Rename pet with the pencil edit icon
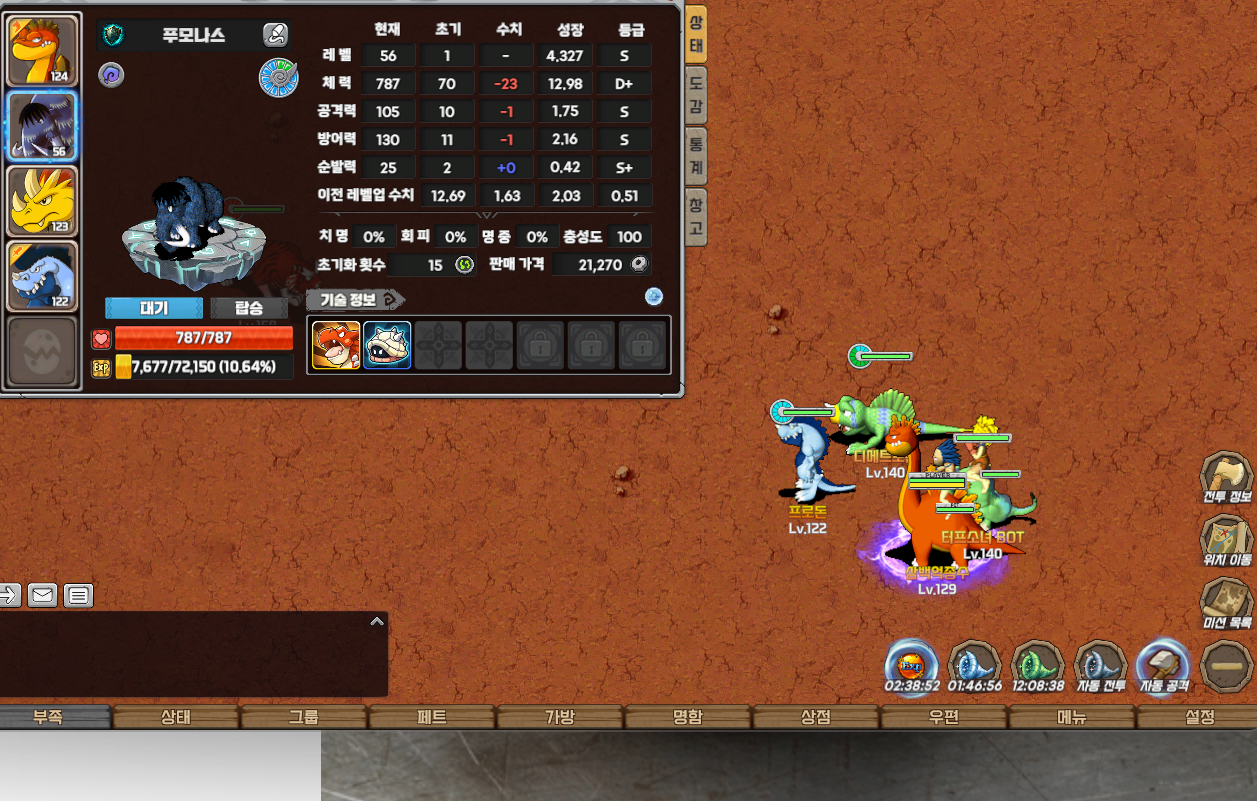Screen dimensions: 1257x801 [275, 36]
